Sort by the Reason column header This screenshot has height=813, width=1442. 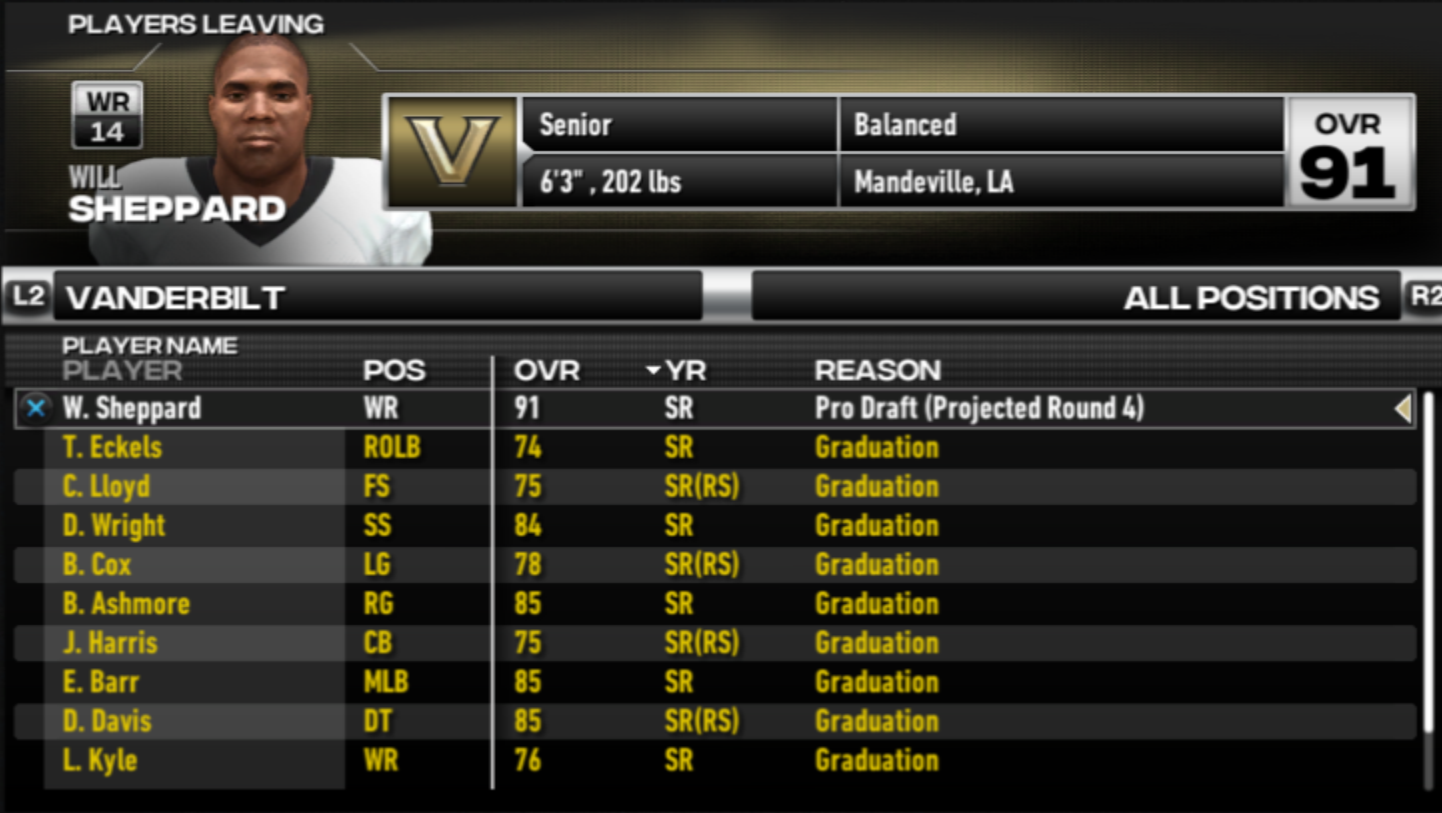tap(877, 371)
